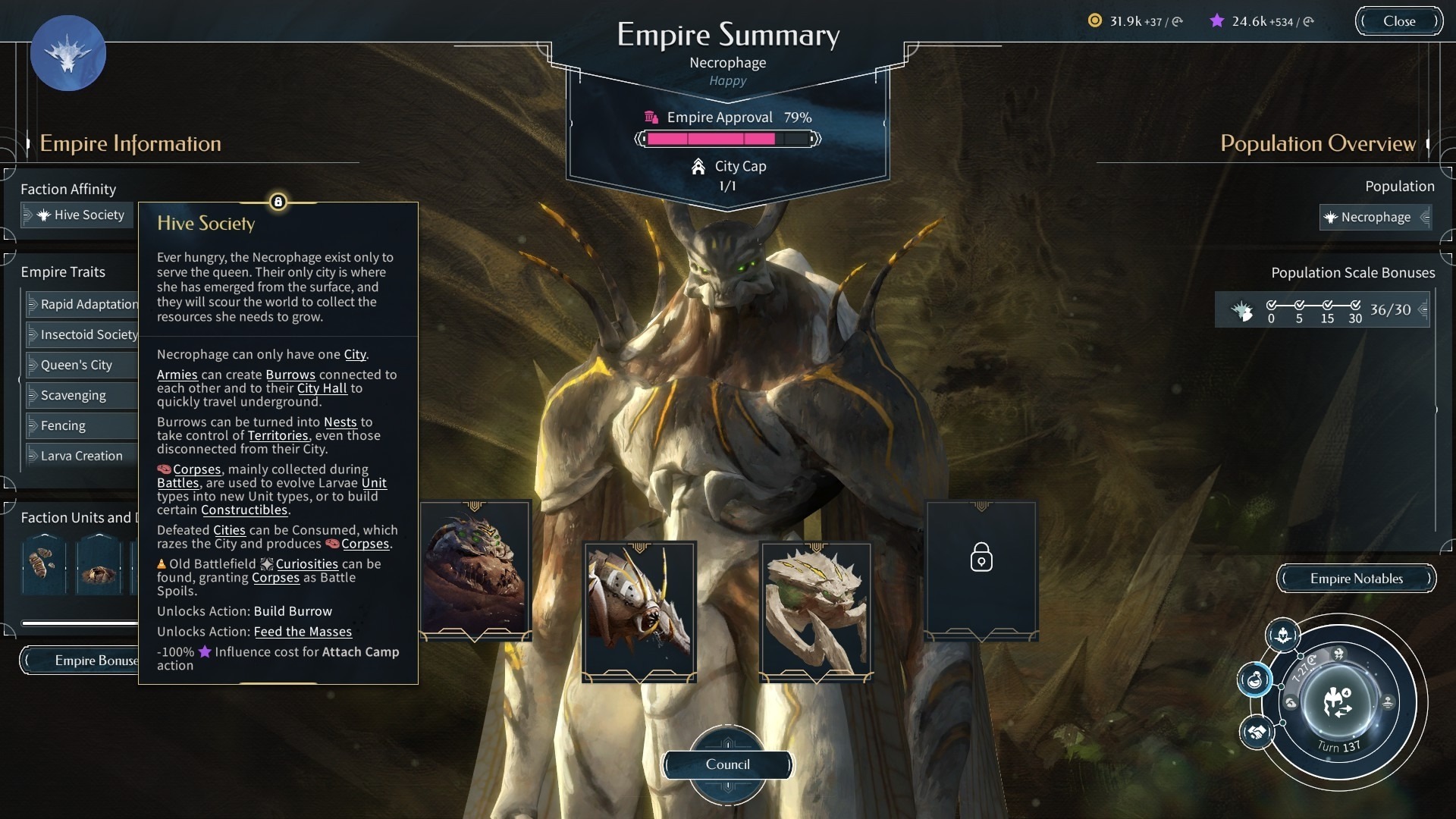The height and width of the screenshot is (819, 1456).
Task: Open the Feed the Masses link
Action: (x=303, y=632)
